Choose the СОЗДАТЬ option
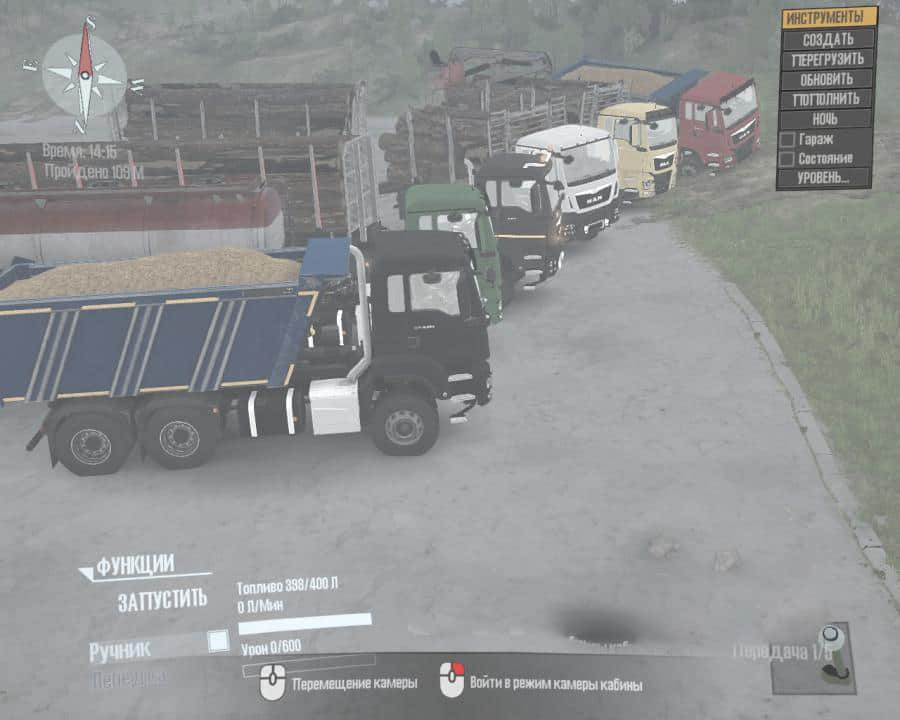 click(x=827, y=39)
